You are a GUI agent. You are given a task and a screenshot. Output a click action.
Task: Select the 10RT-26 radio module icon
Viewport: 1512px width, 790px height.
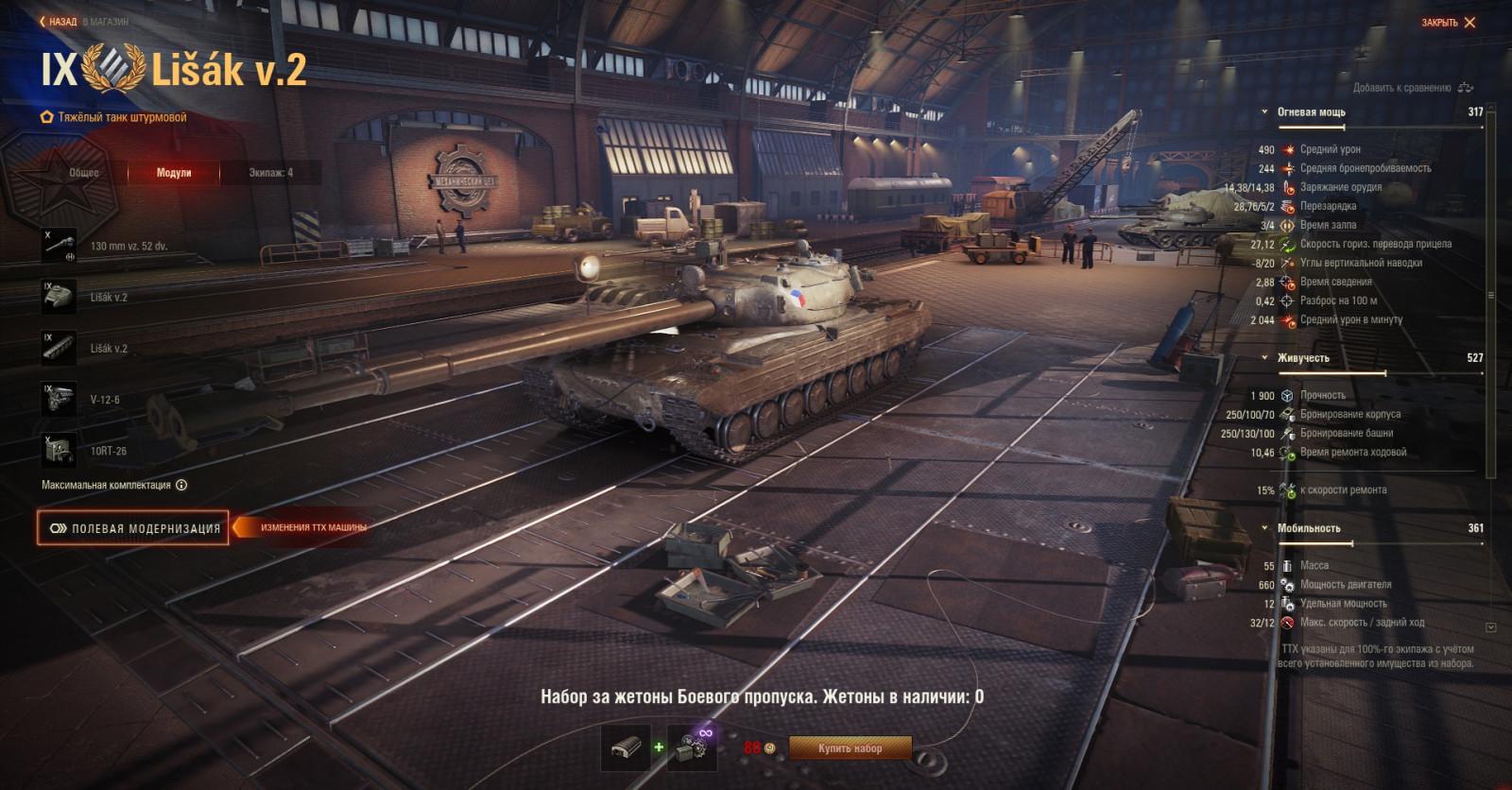60,451
